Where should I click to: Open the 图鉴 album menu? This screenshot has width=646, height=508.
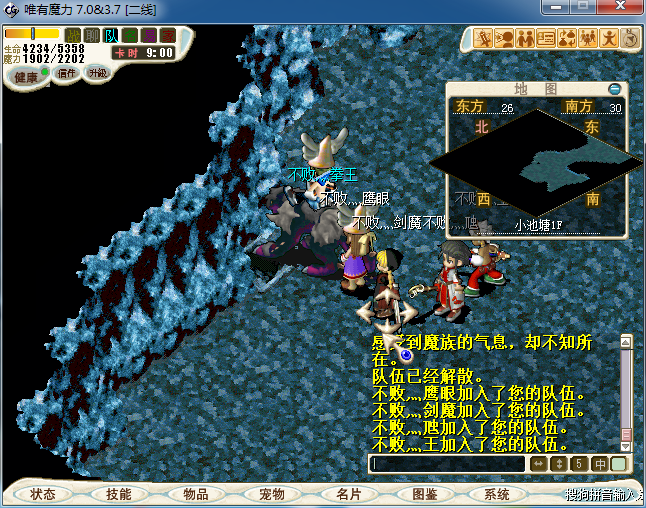pos(424,494)
